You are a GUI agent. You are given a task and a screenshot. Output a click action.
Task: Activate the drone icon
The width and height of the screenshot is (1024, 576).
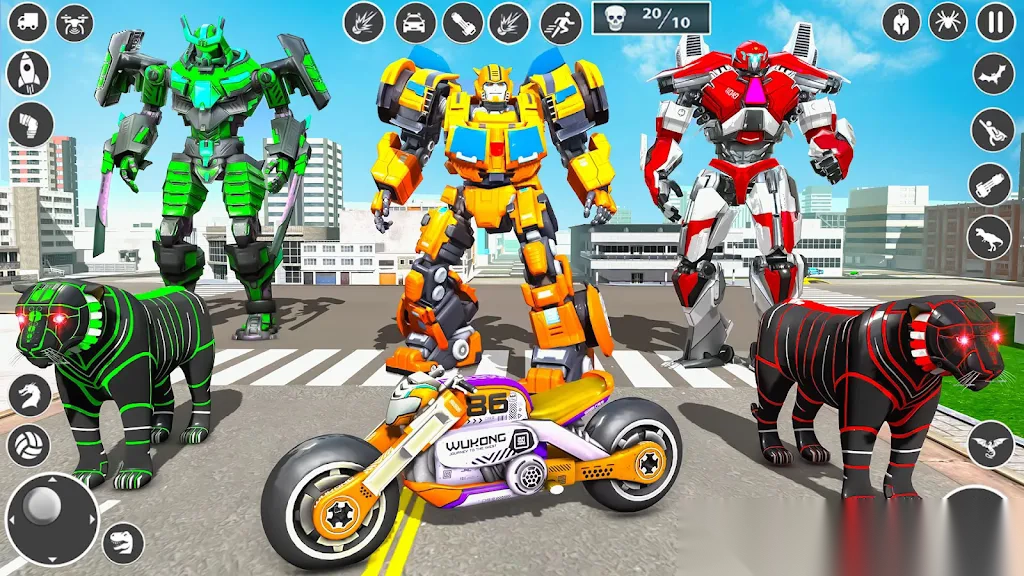[x=75, y=22]
